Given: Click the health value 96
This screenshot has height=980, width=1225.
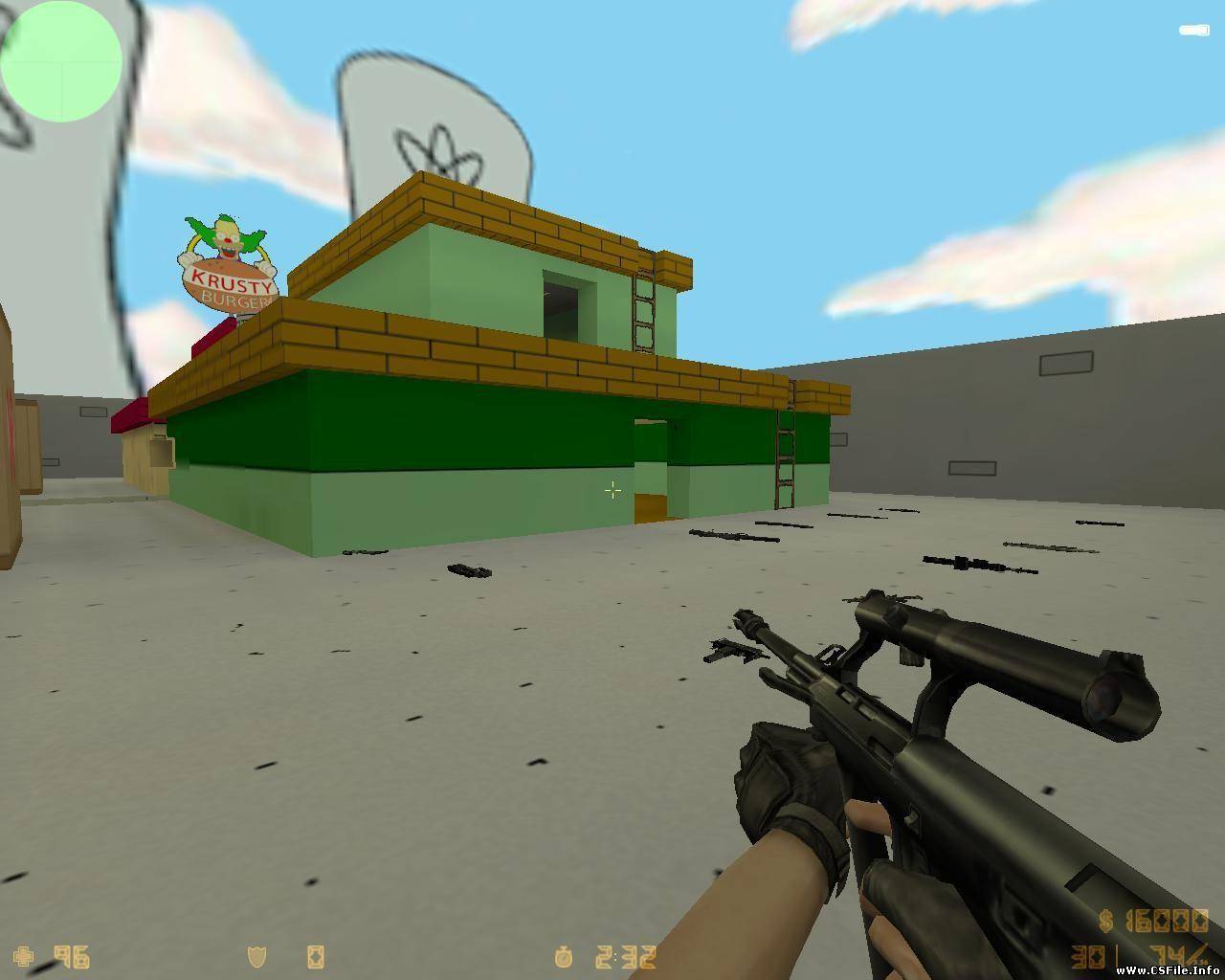Looking at the screenshot, I should coord(72,957).
